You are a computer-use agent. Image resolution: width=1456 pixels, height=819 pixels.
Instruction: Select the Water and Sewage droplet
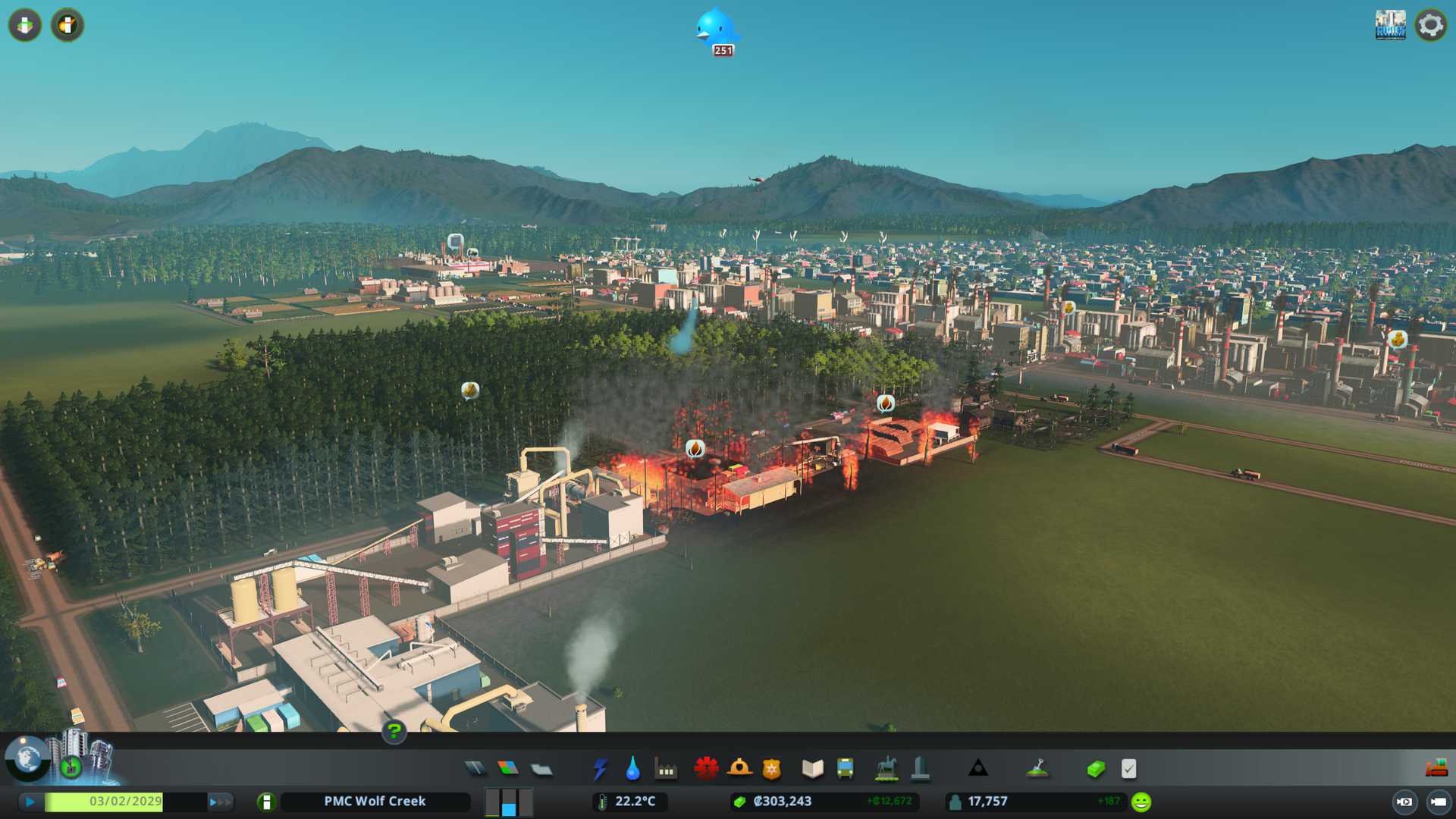click(x=632, y=769)
